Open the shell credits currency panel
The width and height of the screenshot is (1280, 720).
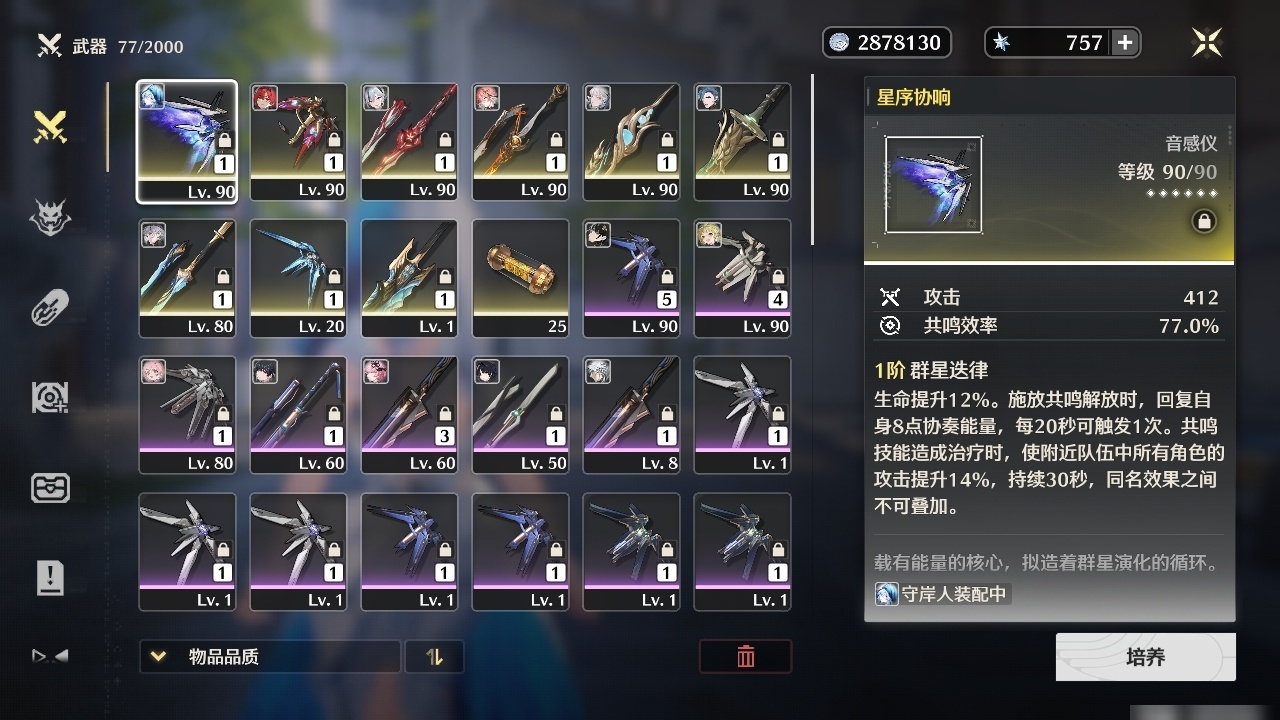[886, 42]
